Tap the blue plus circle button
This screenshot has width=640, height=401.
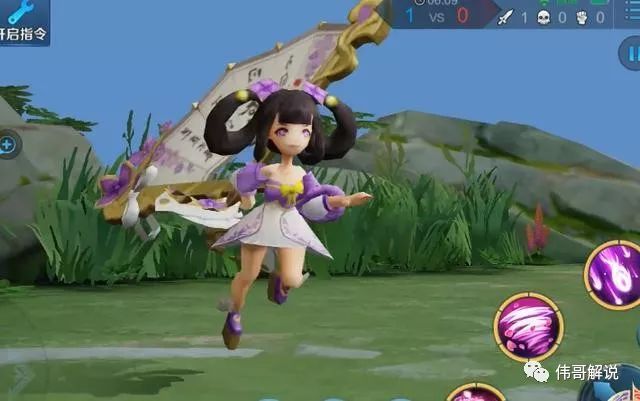[x=7, y=145]
